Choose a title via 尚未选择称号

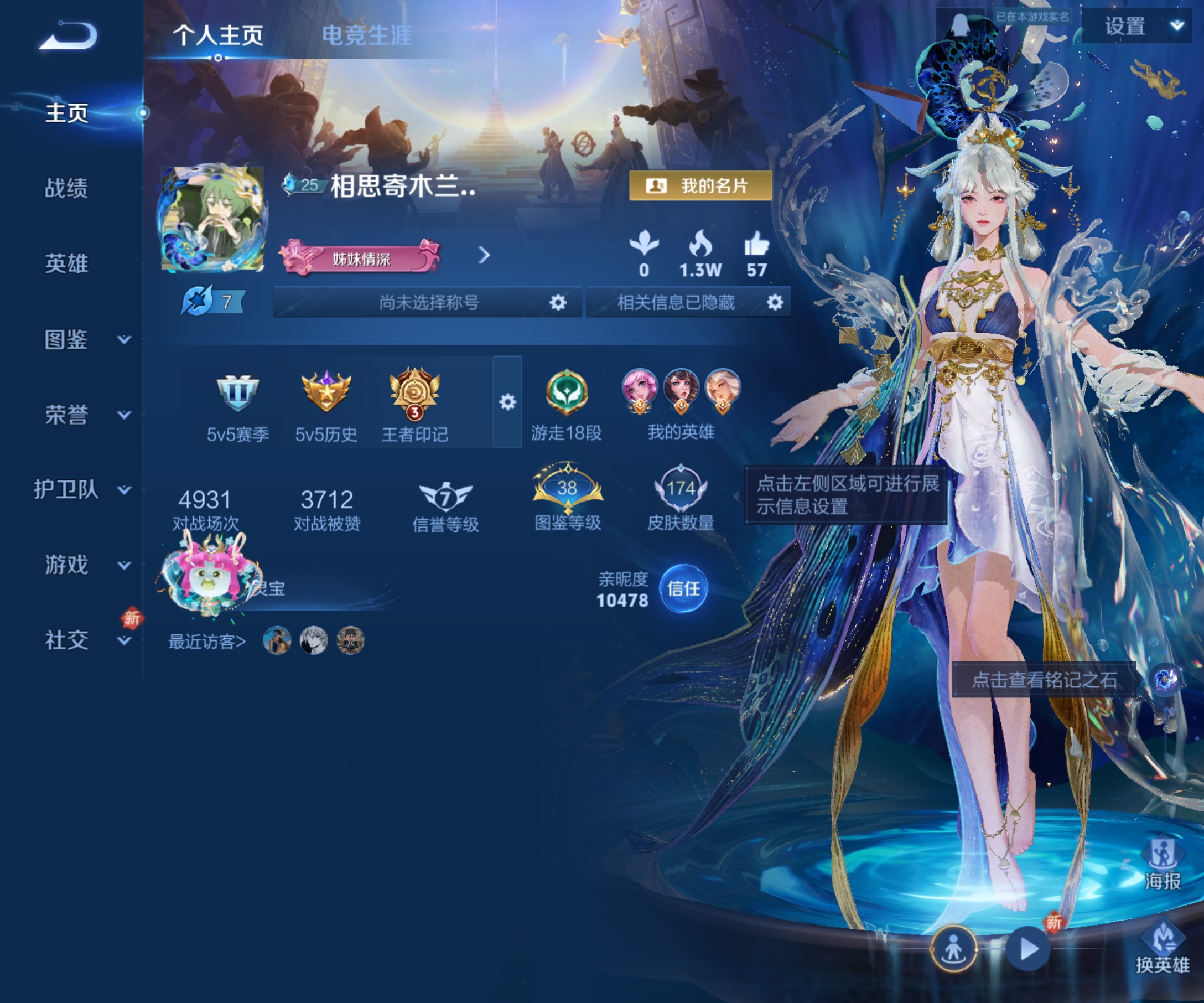(x=428, y=302)
